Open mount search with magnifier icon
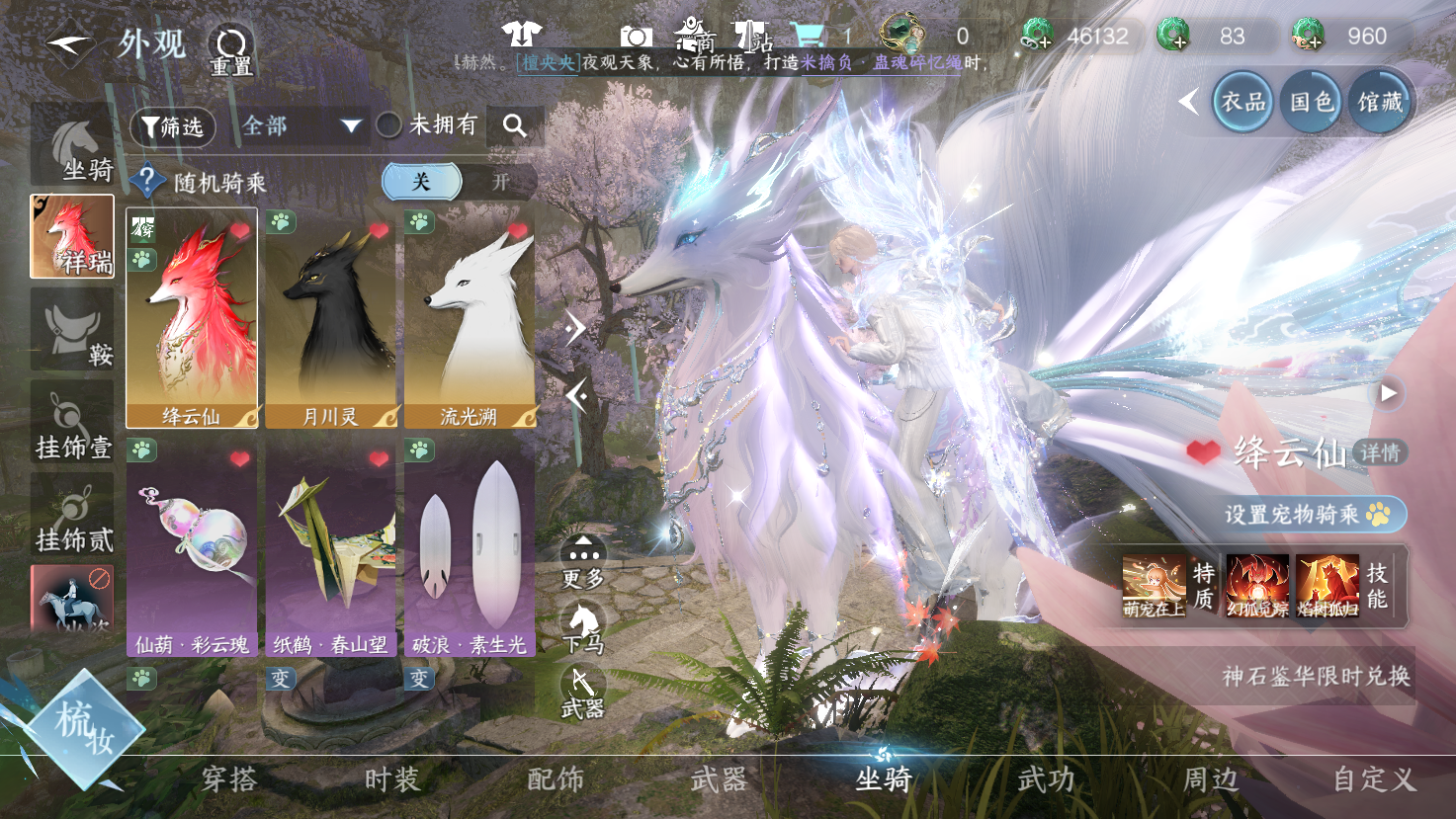 [514, 125]
